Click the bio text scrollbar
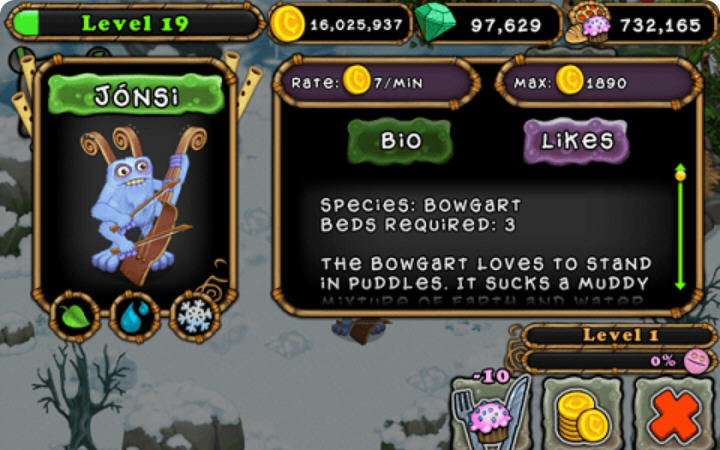This screenshot has width=720, height=450. pos(680,228)
